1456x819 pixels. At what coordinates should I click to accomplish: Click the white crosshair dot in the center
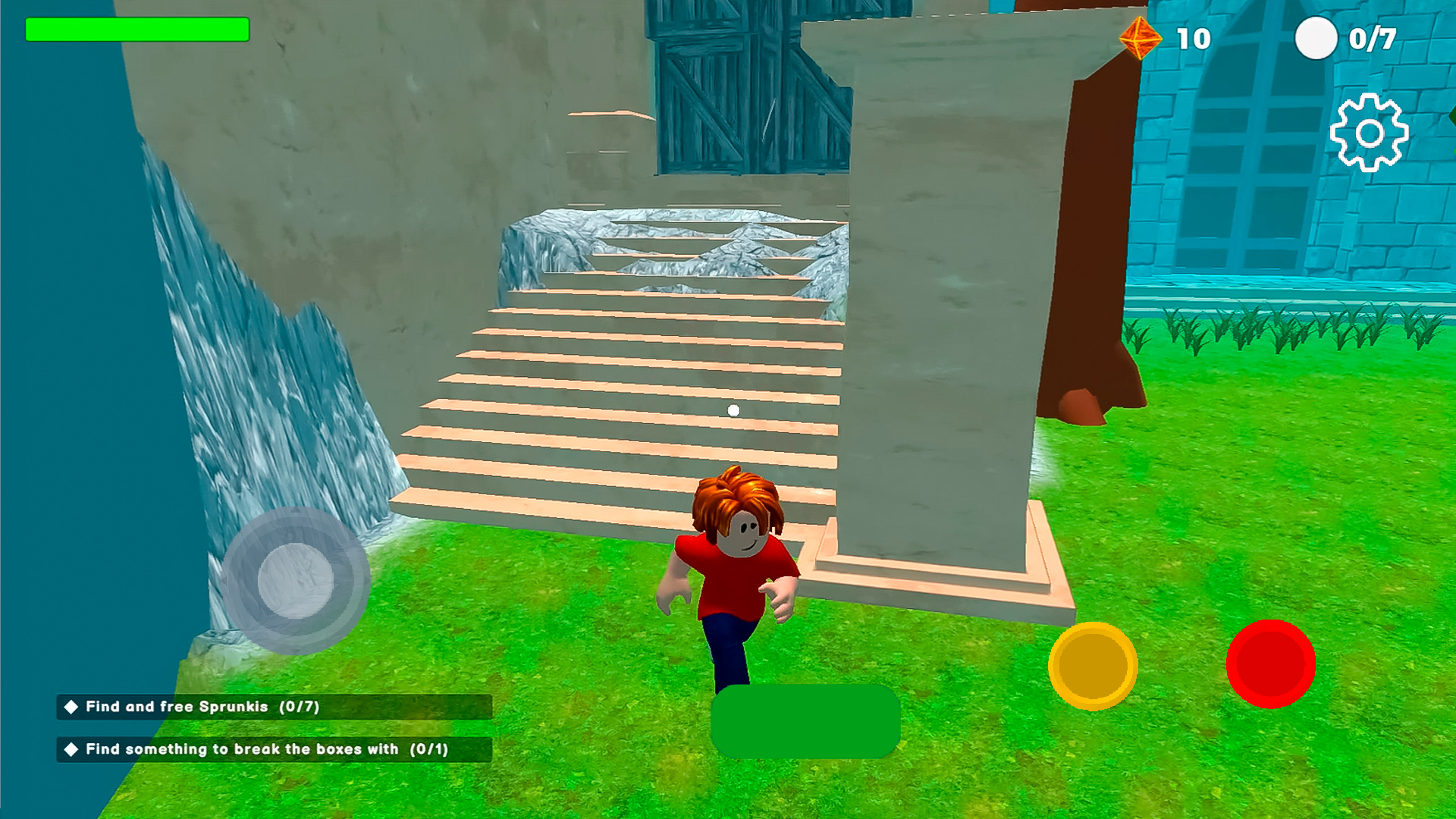pyautogui.click(x=732, y=409)
